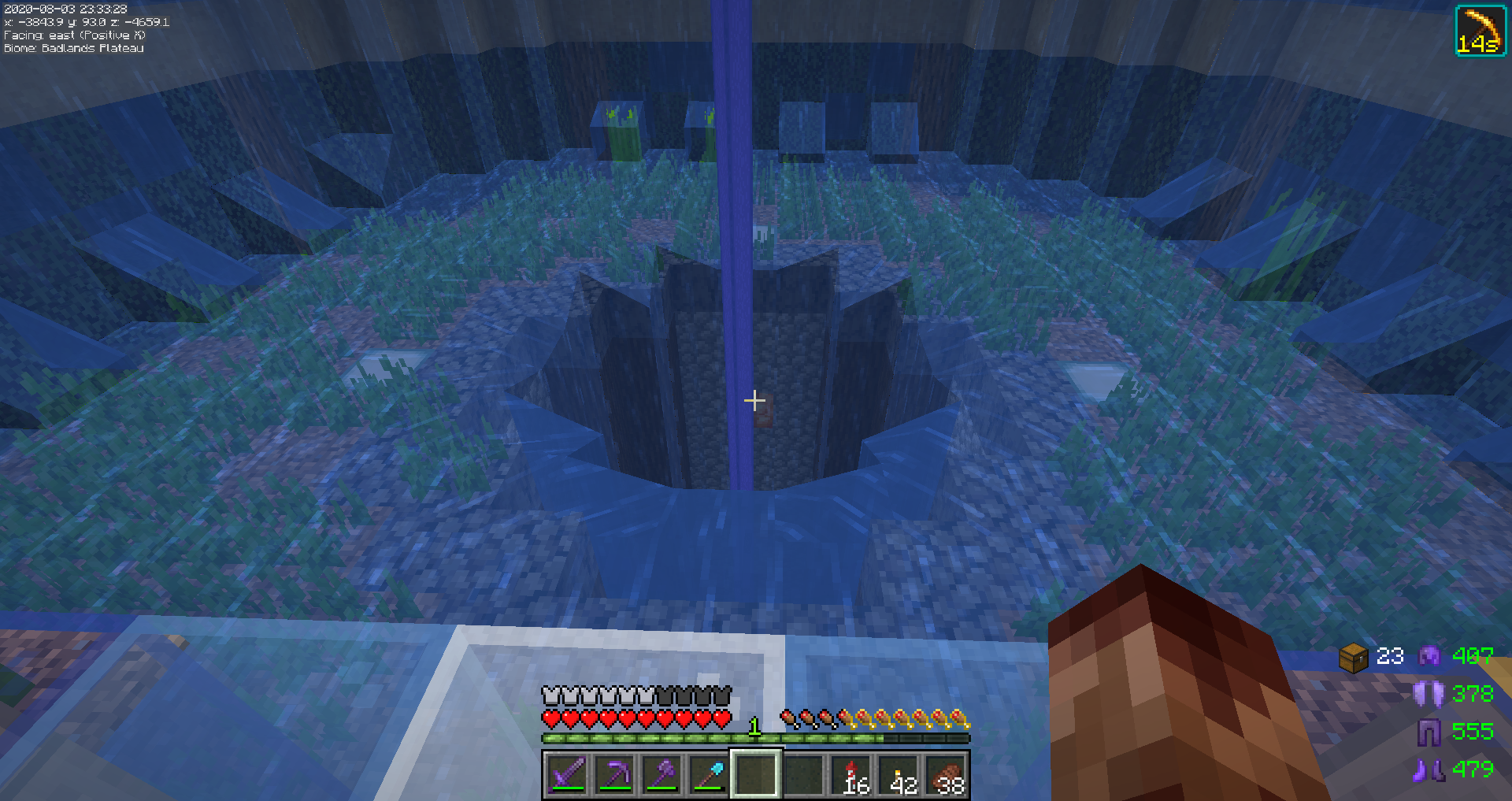Choose the netherite axe in the hotbar
This screenshot has width=1512, height=801.
[x=661, y=774]
